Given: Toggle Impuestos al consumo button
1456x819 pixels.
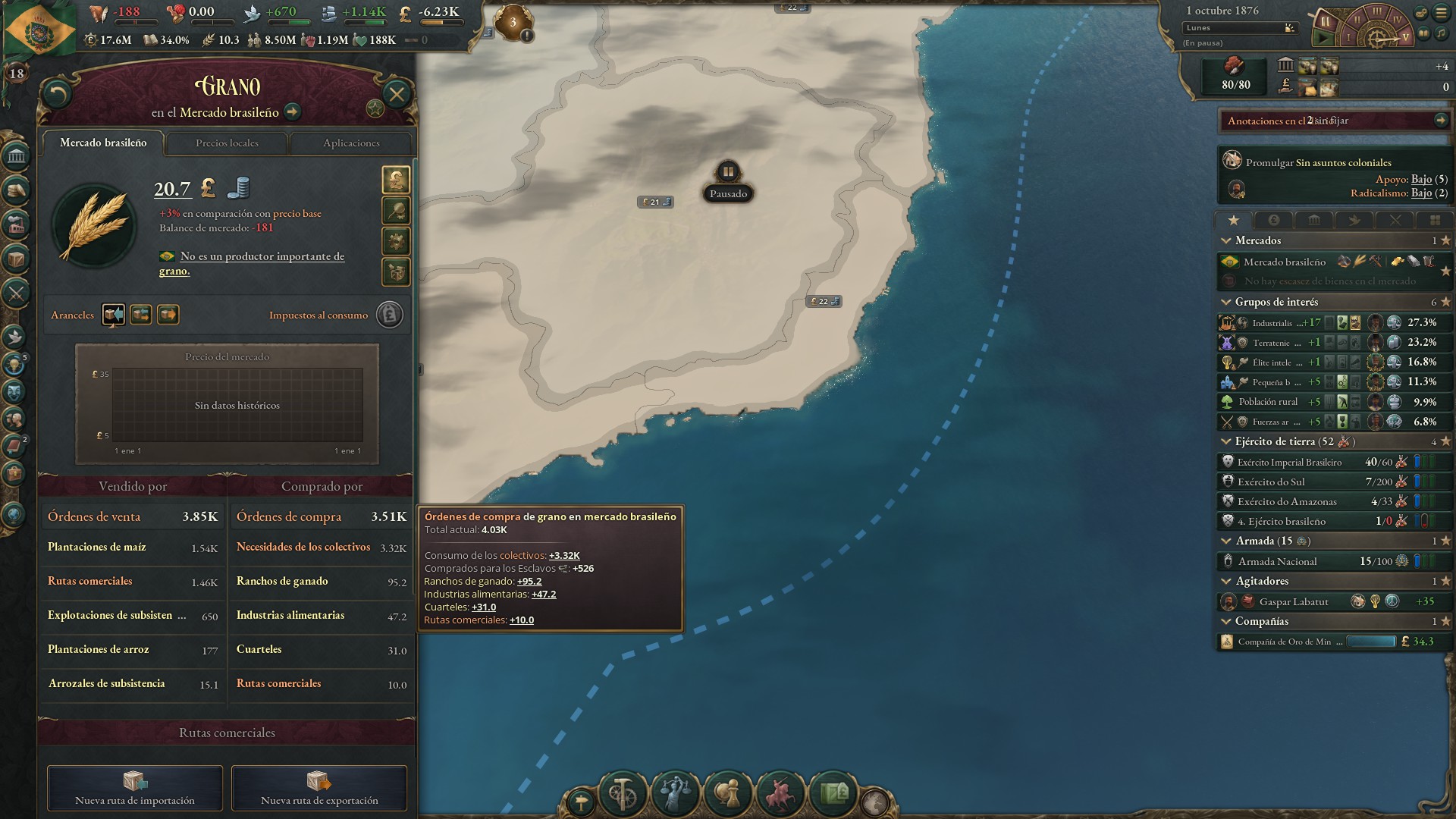Looking at the screenshot, I should click(389, 315).
